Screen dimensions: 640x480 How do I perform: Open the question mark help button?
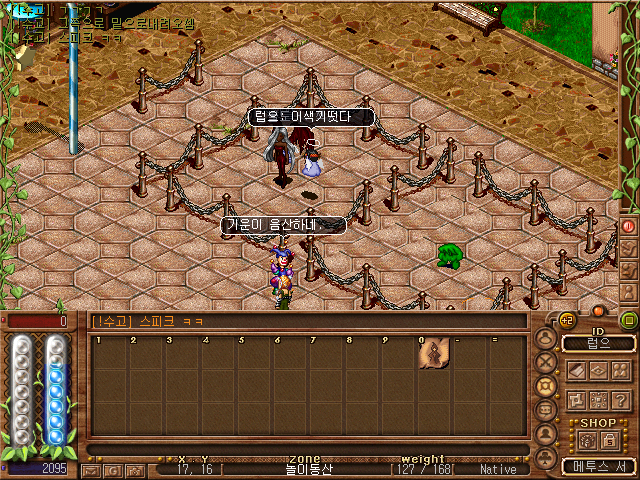point(621,399)
